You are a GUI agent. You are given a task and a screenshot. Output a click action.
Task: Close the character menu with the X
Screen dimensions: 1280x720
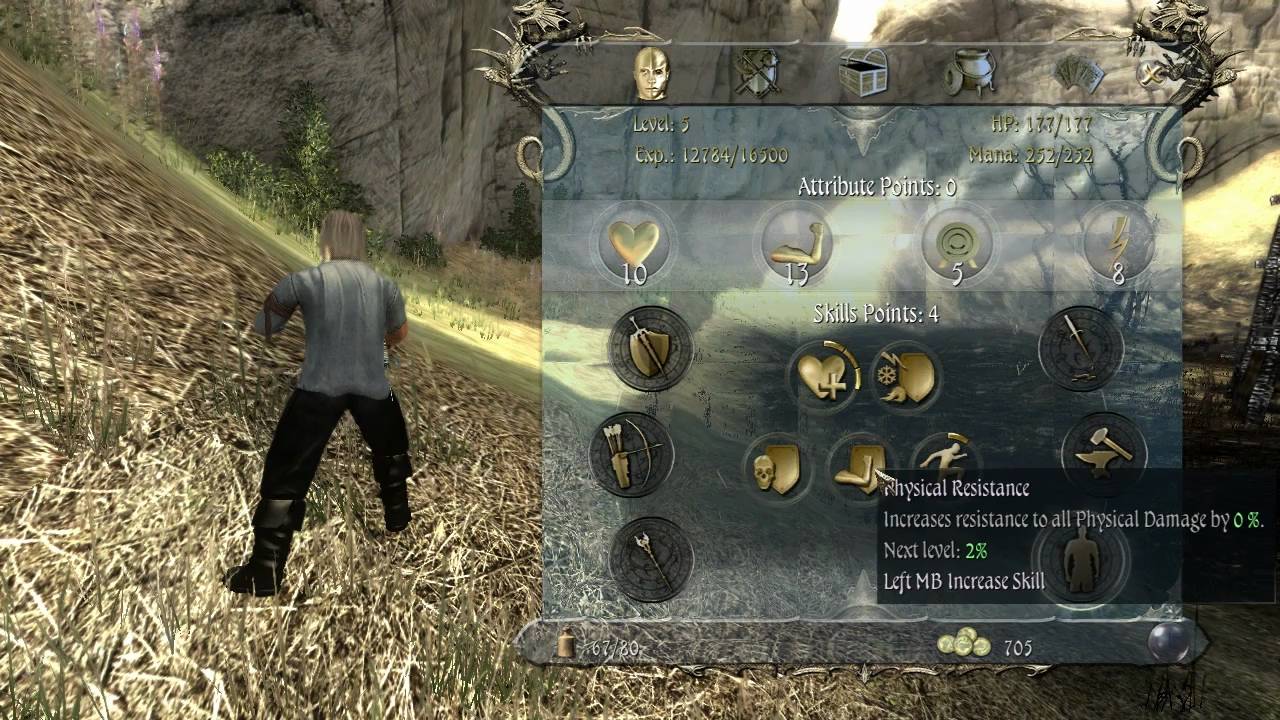point(1153,73)
